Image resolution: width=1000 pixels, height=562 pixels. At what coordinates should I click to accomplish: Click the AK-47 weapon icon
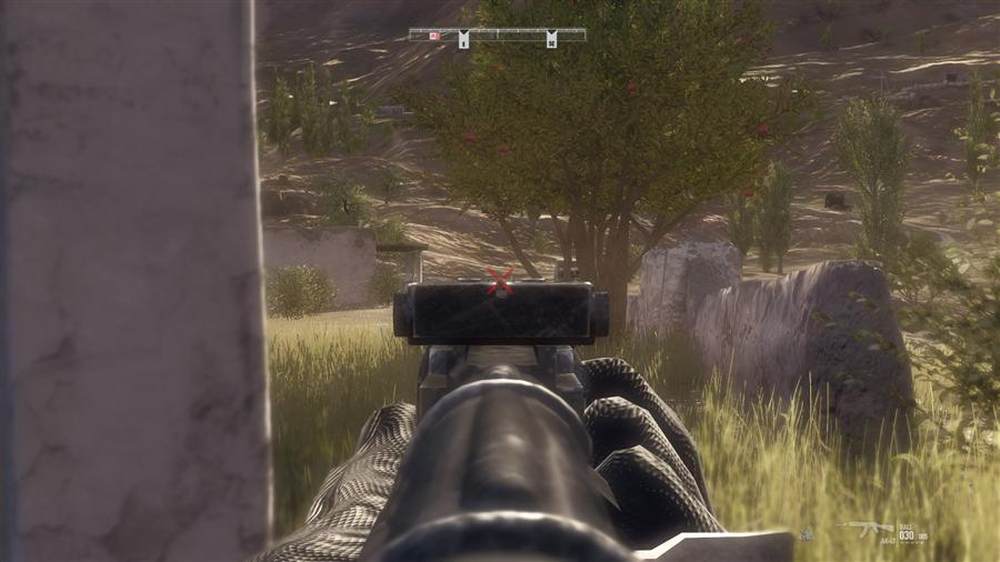pyautogui.click(x=866, y=529)
